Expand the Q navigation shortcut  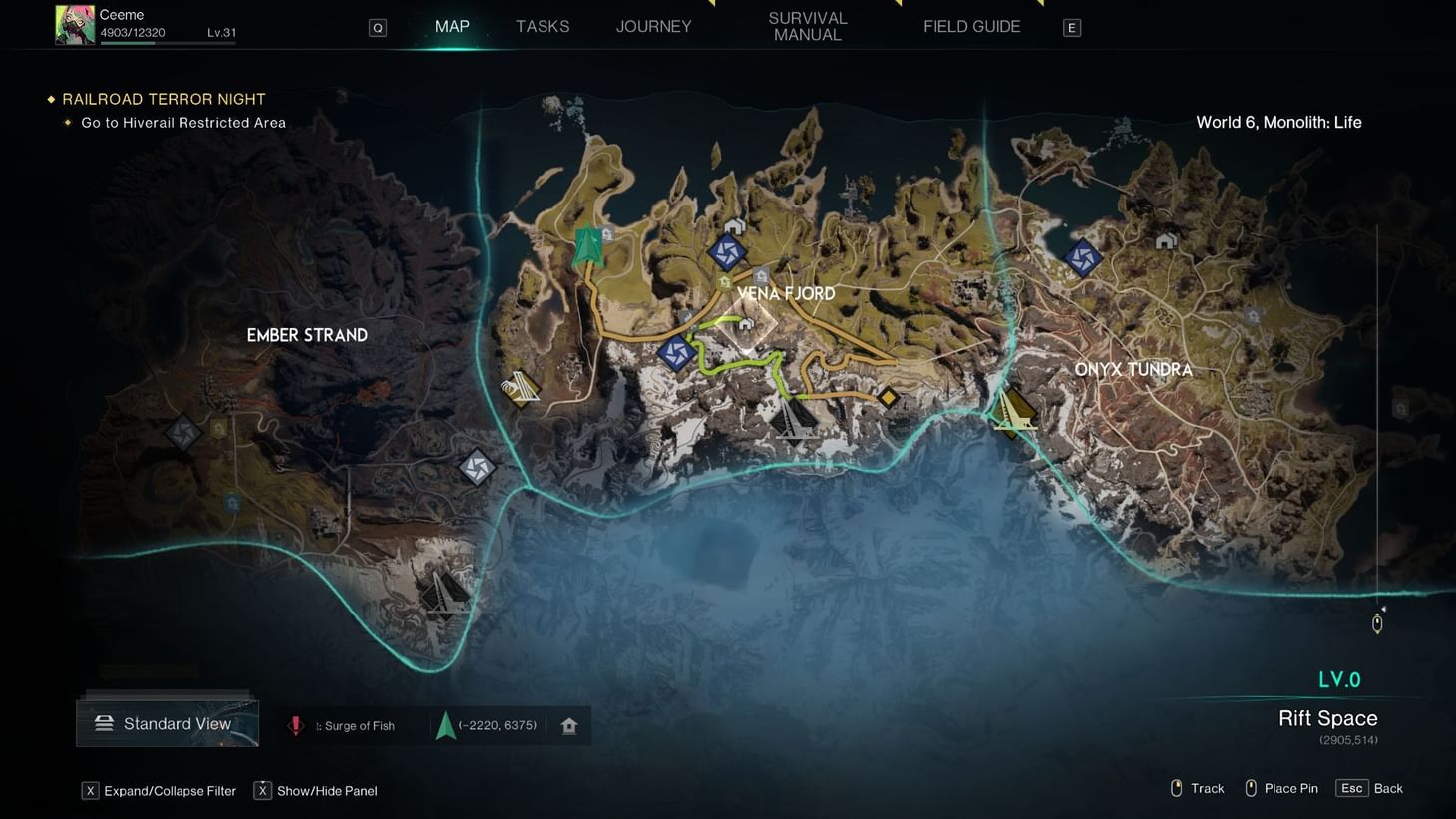[377, 27]
